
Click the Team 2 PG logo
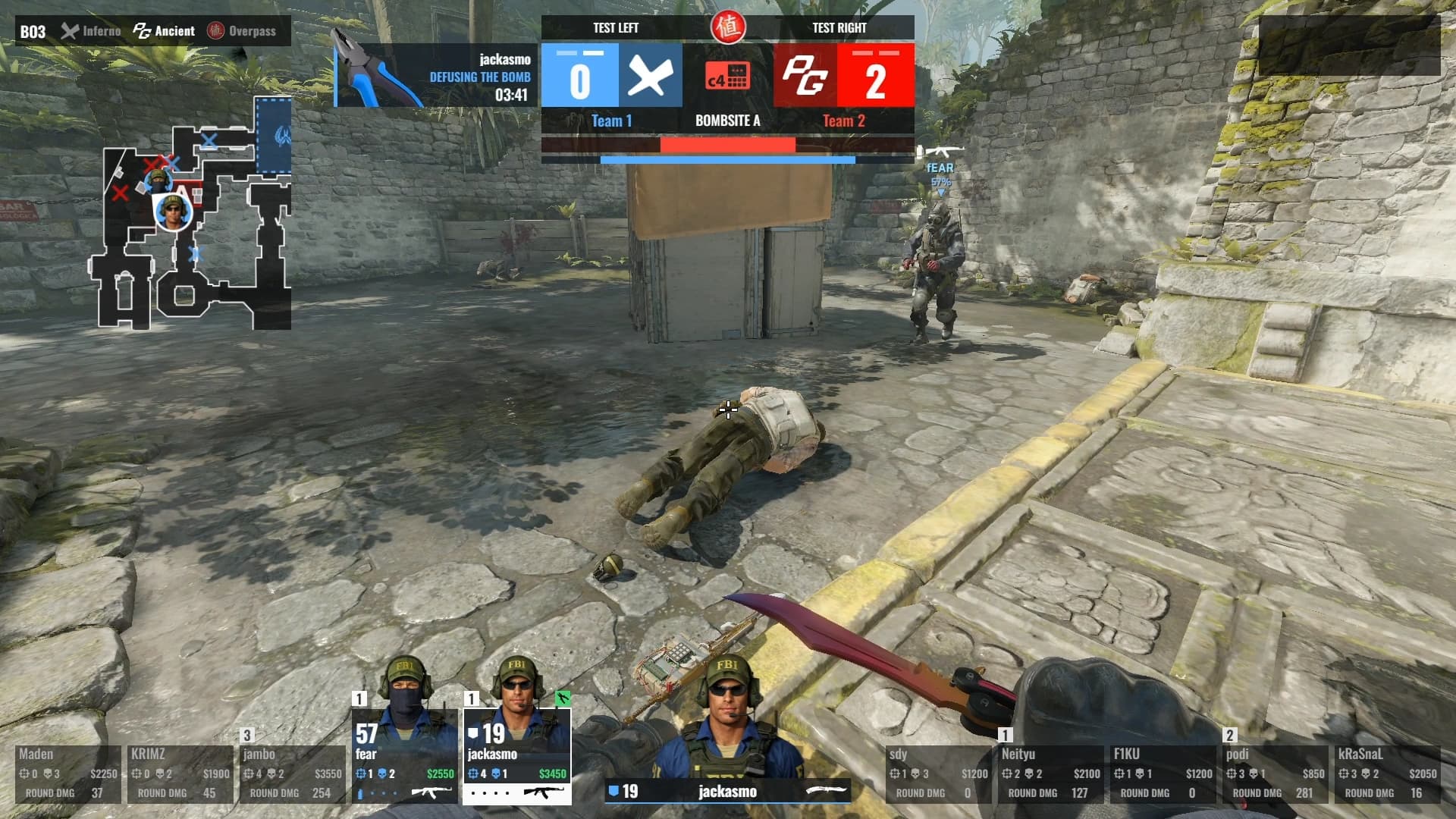[805, 75]
